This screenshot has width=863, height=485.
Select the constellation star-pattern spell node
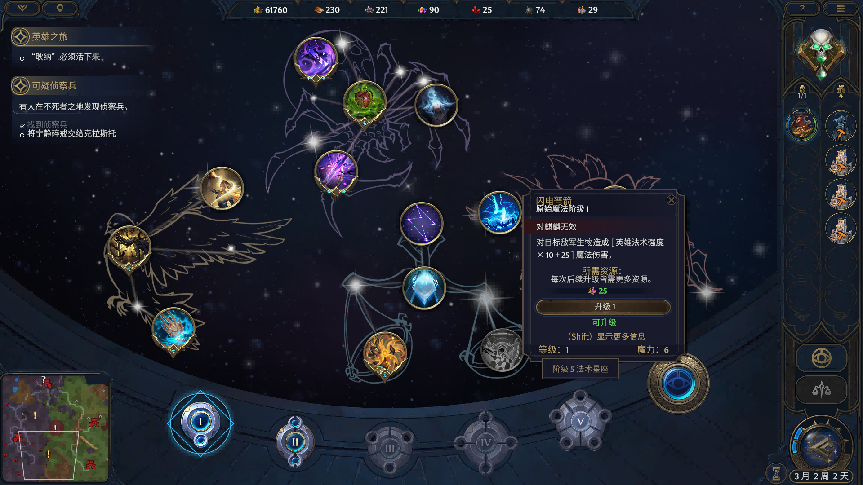(422, 223)
